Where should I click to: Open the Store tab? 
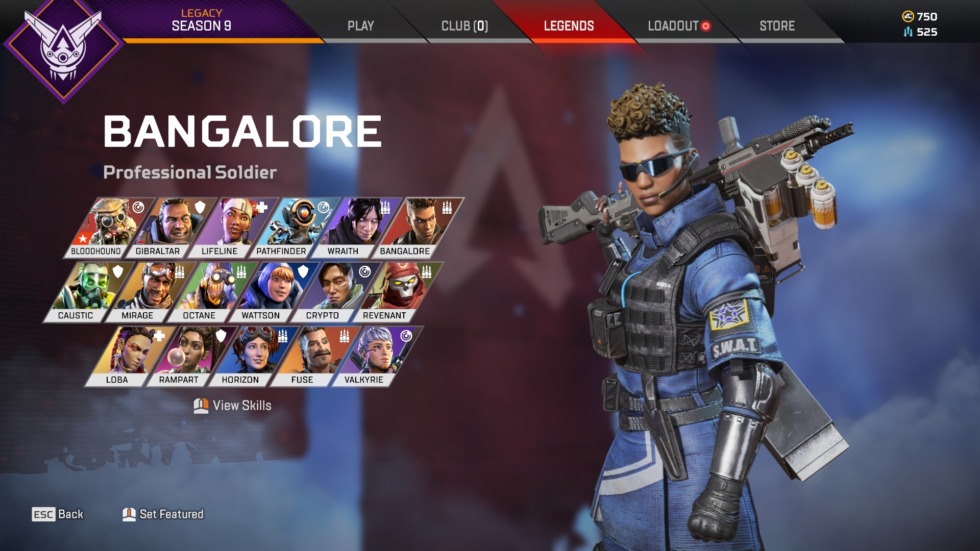pyautogui.click(x=777, y=26)
